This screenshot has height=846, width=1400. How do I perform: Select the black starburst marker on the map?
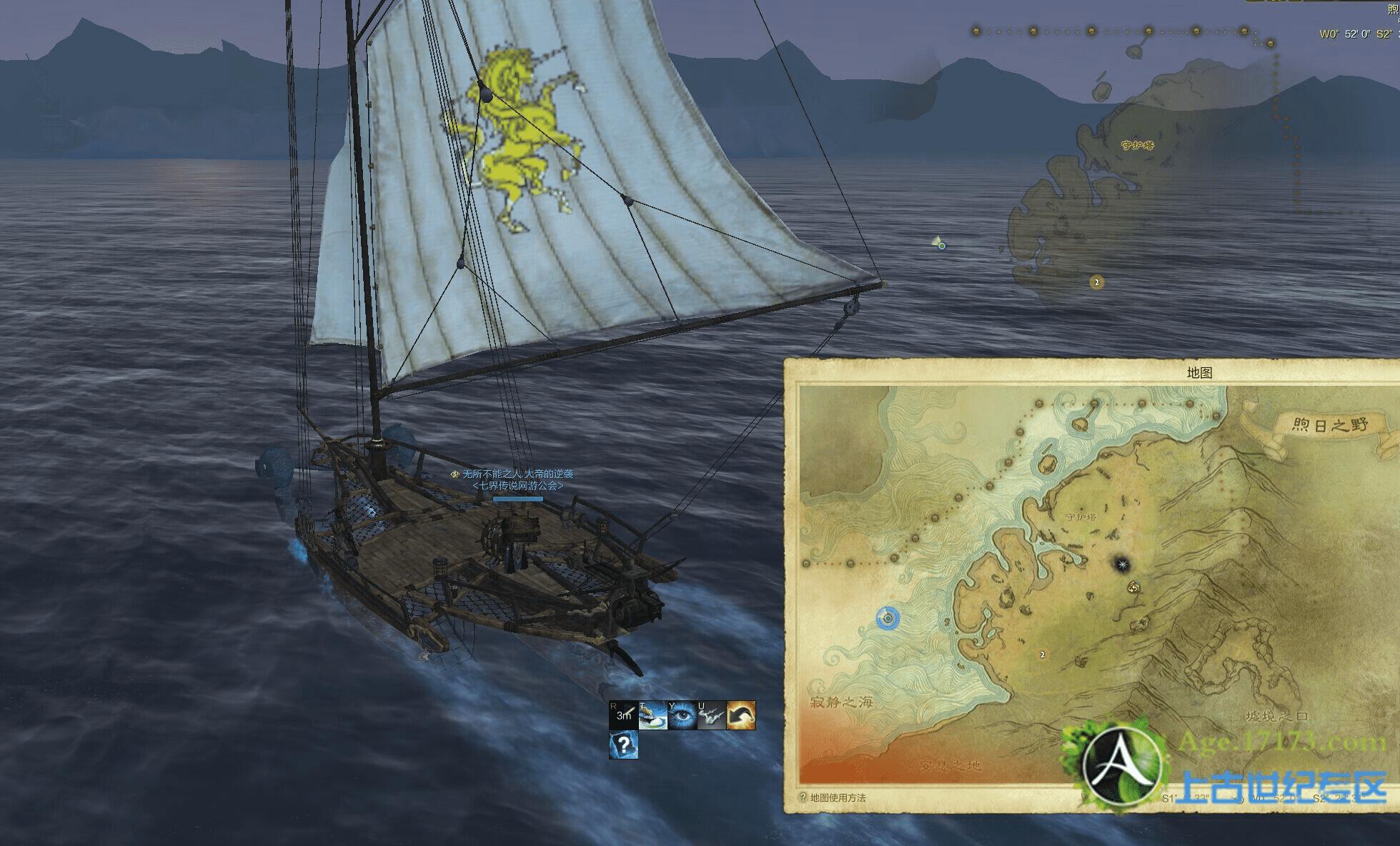point(1123,565)
